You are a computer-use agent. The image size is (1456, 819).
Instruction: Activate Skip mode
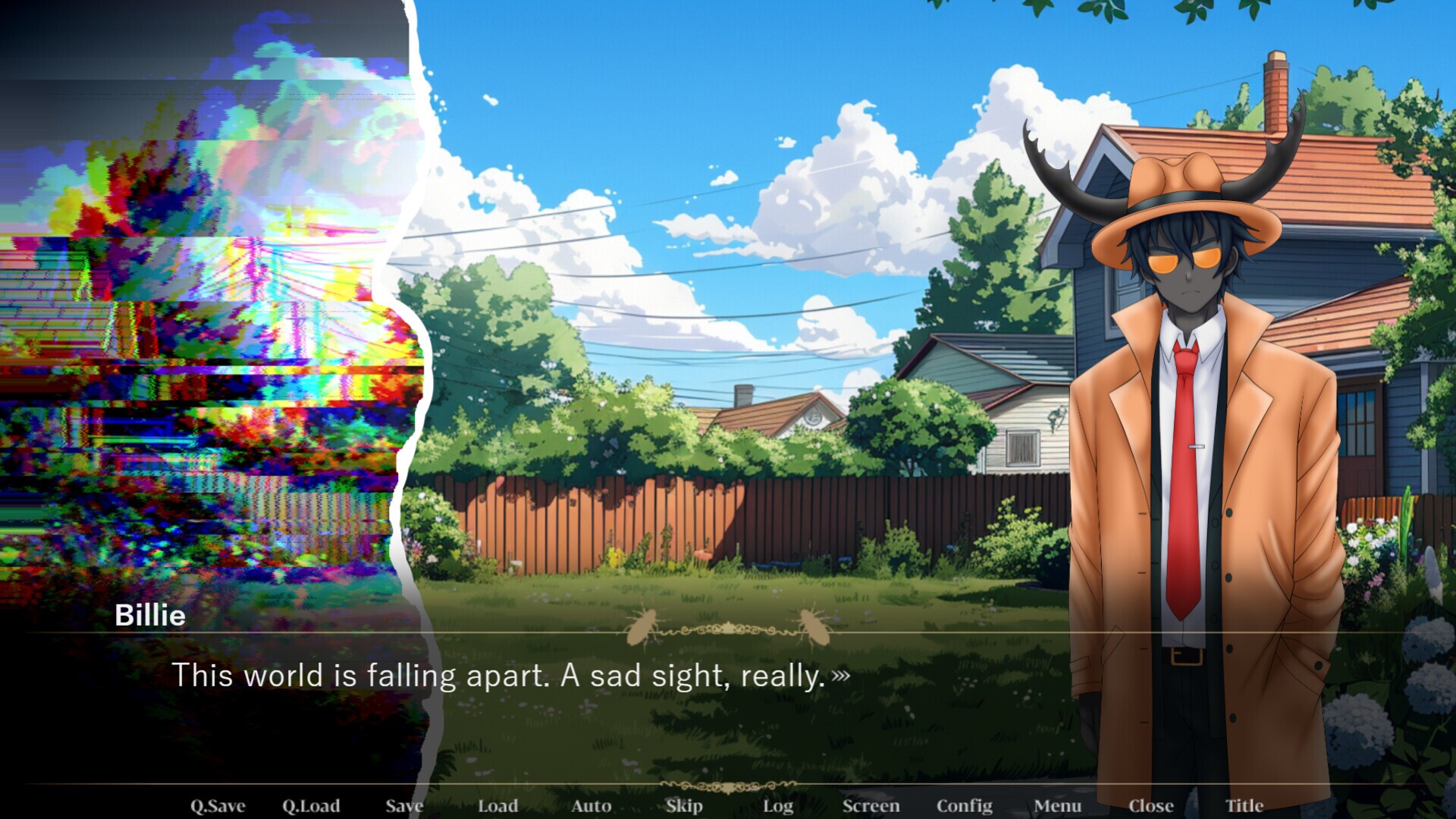[x=684, y=805]
